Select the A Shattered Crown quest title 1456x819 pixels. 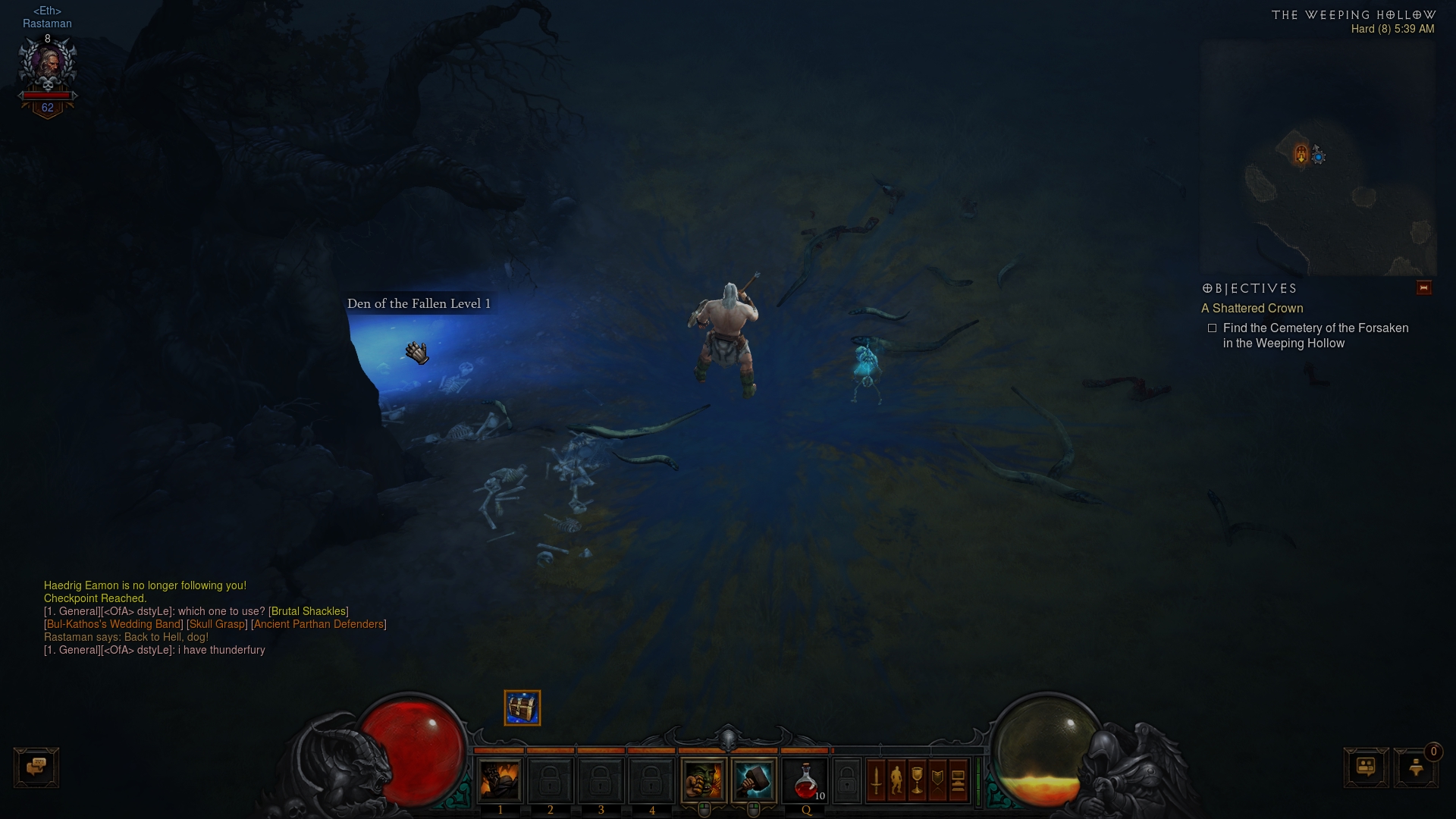tap(1252, 309)
